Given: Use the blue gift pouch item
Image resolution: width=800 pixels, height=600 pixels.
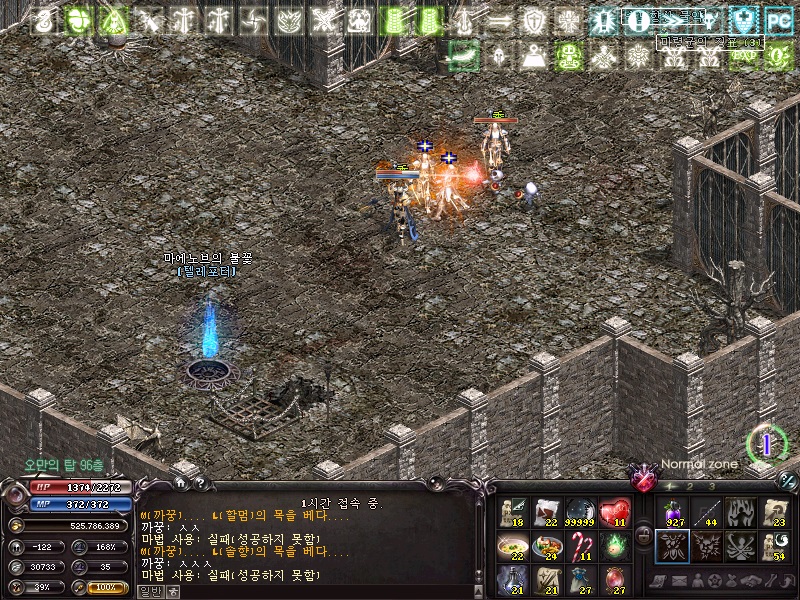Looking at the screenshot, I should point(580,579).
